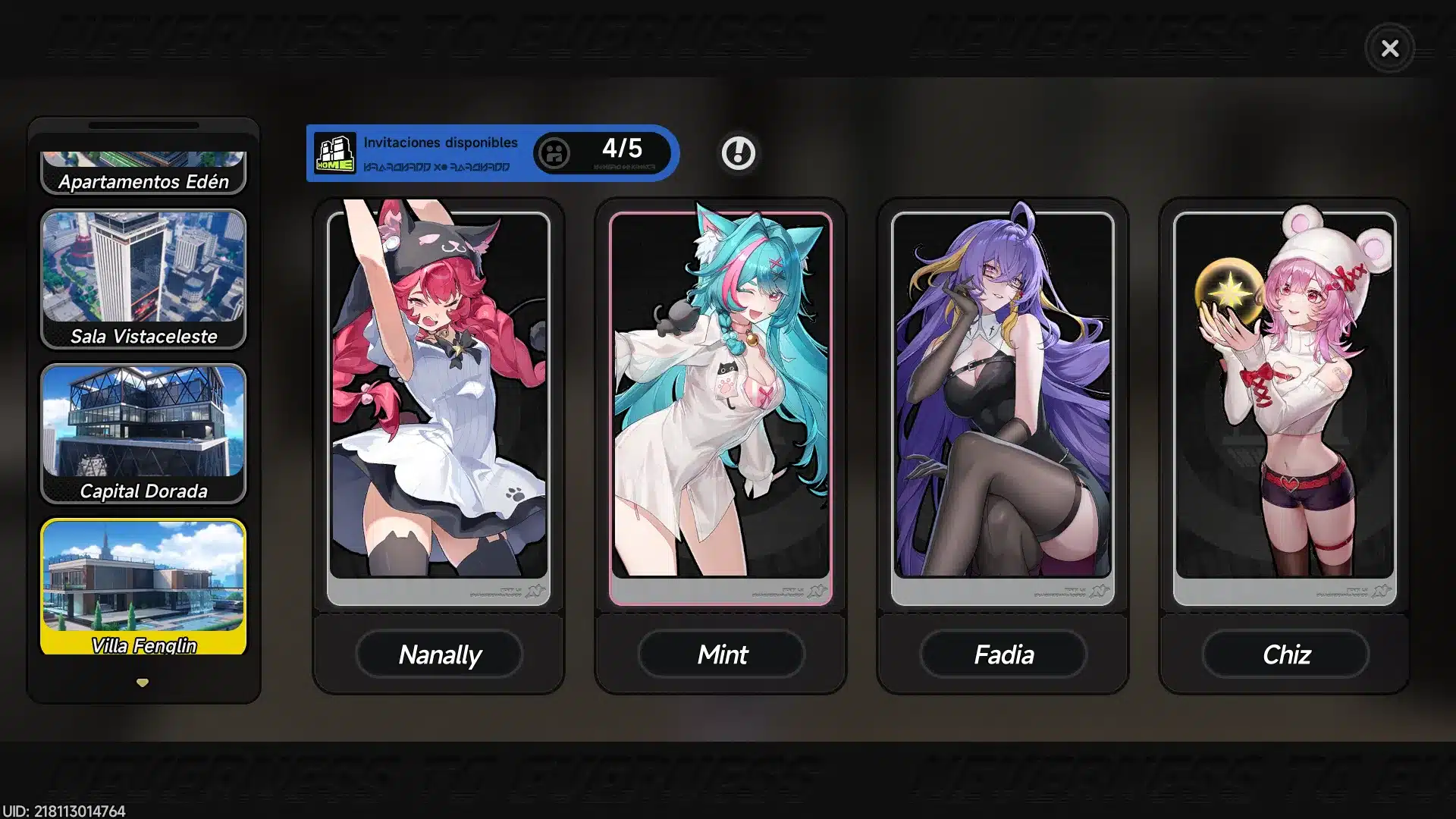The width and height of the screenshot is (1456, 819).
Task: Select Chiz's character card
Action: pyautogui.click(x=1285, y=402)
